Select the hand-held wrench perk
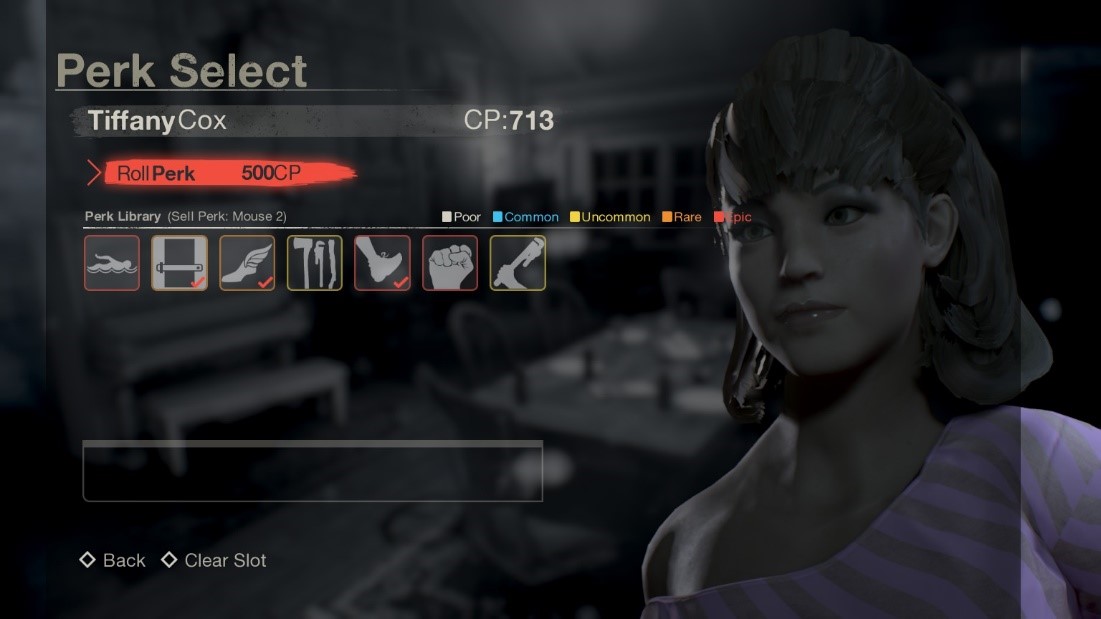Viewport: 1101px width, 619px height. [x=517, y=263]
